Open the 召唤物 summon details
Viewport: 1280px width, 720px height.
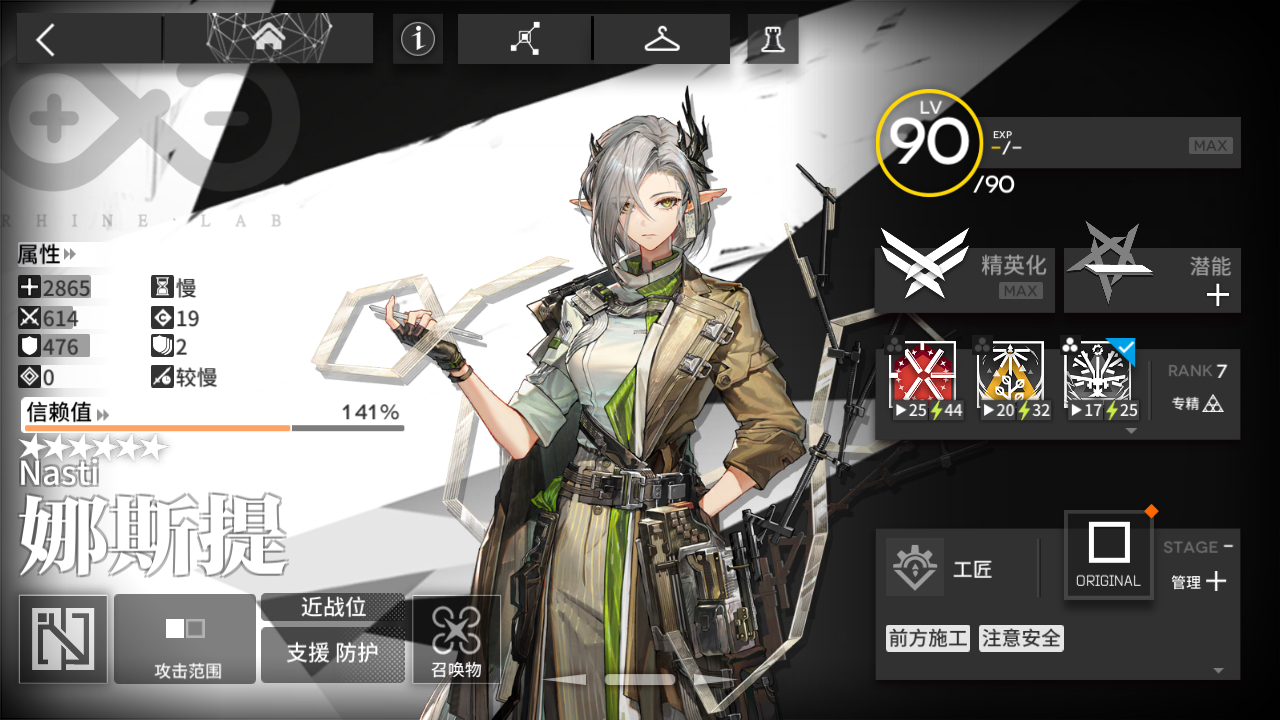[456, 638]
